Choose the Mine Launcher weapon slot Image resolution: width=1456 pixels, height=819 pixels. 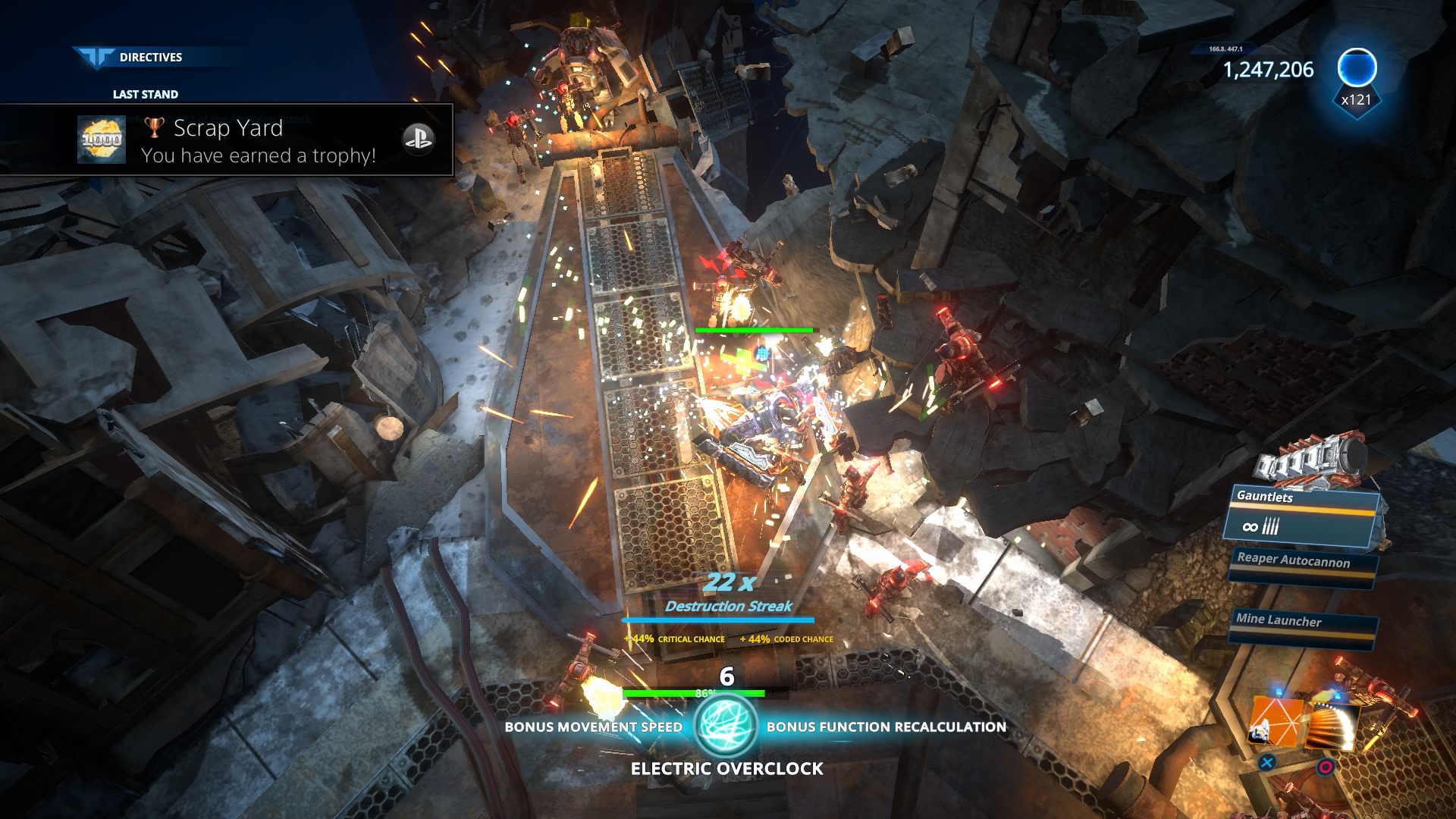click(1301, 625)
